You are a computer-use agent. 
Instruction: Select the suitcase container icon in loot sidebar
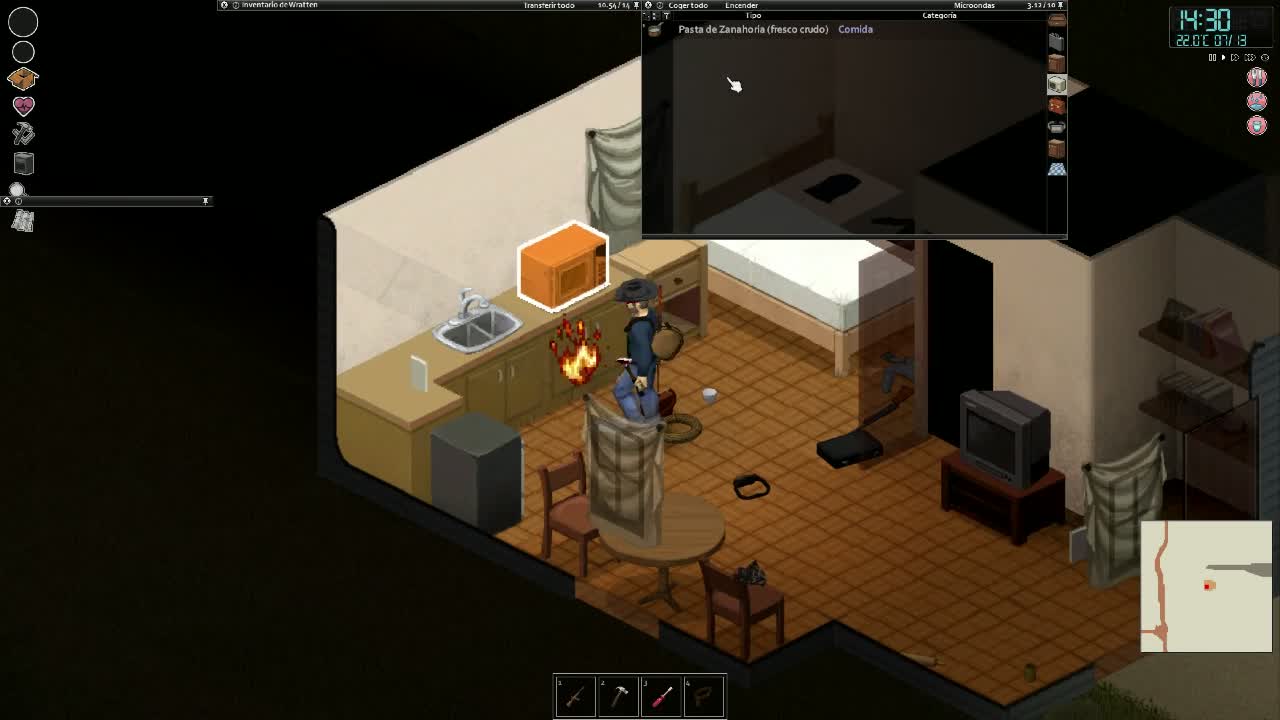[x=1057, y=40]
